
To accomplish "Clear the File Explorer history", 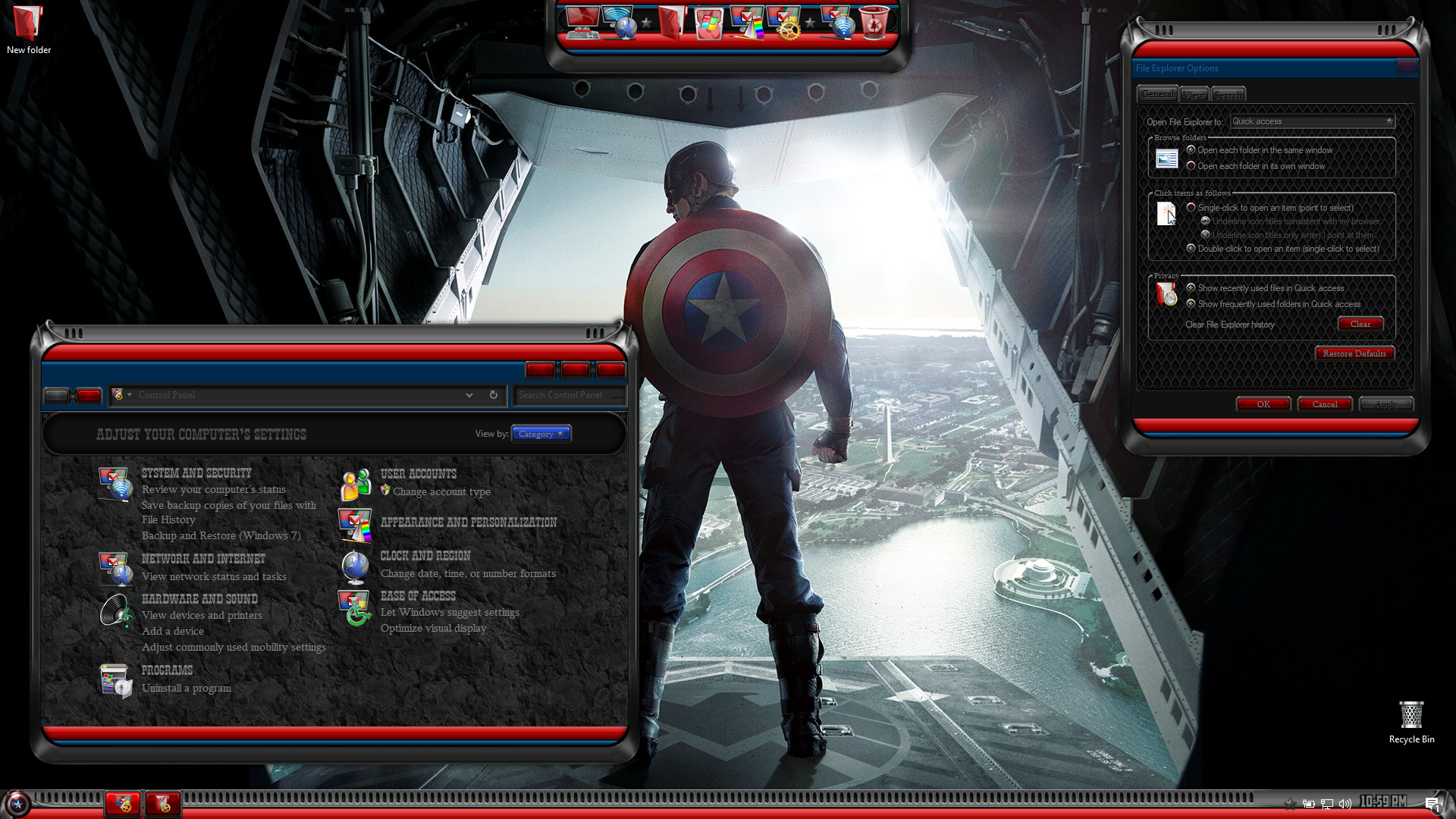I will (1360, 324).
